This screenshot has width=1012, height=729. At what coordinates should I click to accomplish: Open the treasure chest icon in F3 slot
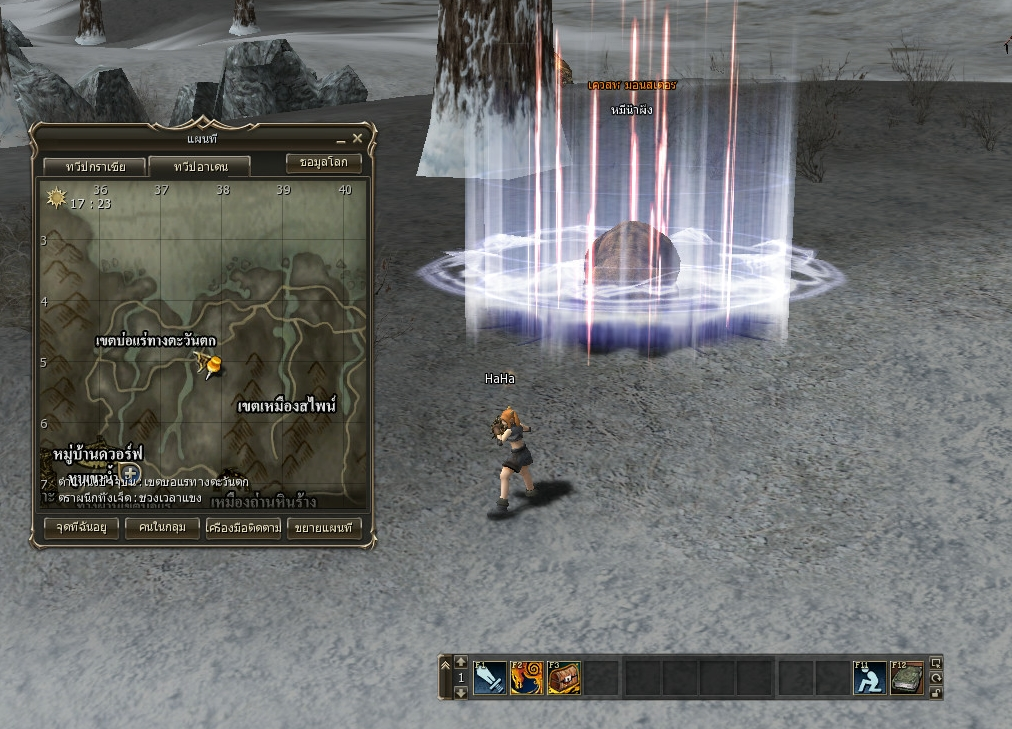[564, 678]
